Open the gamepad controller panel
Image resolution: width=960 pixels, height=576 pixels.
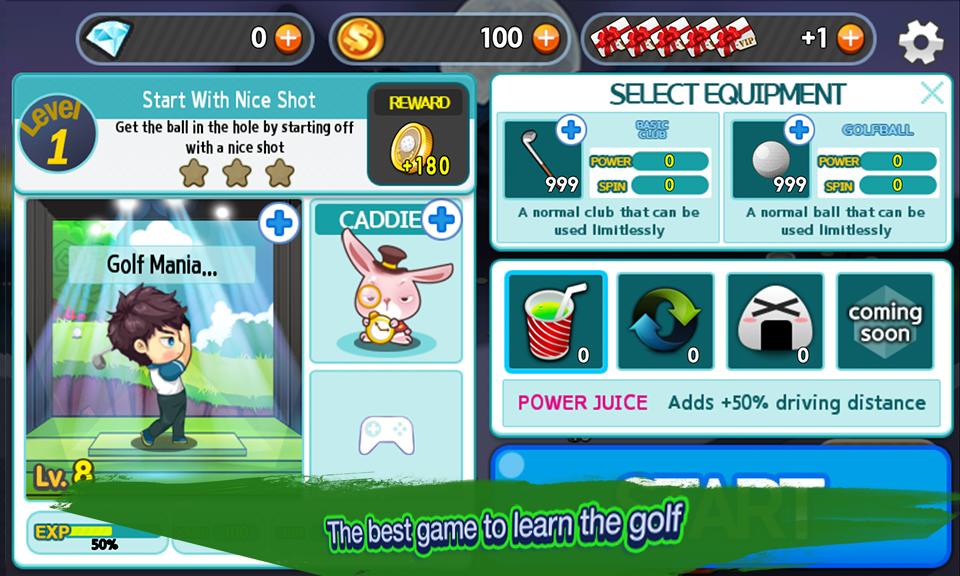tap(386, 433)
